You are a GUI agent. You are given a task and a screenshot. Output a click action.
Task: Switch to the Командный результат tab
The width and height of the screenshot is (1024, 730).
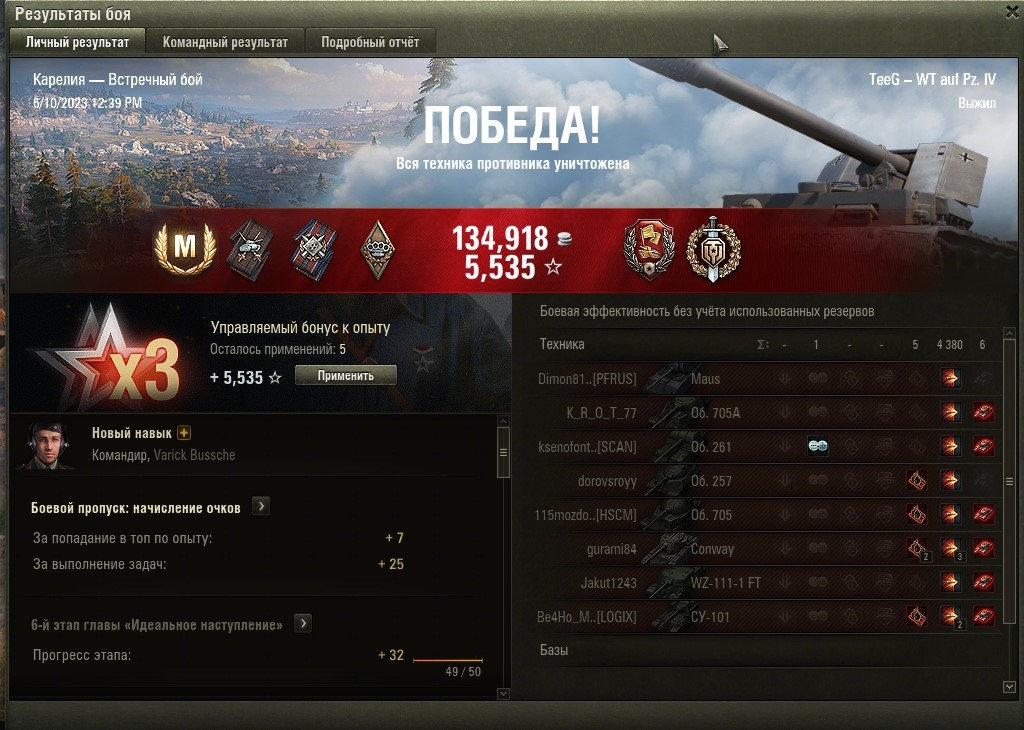[x=225, y=42]
